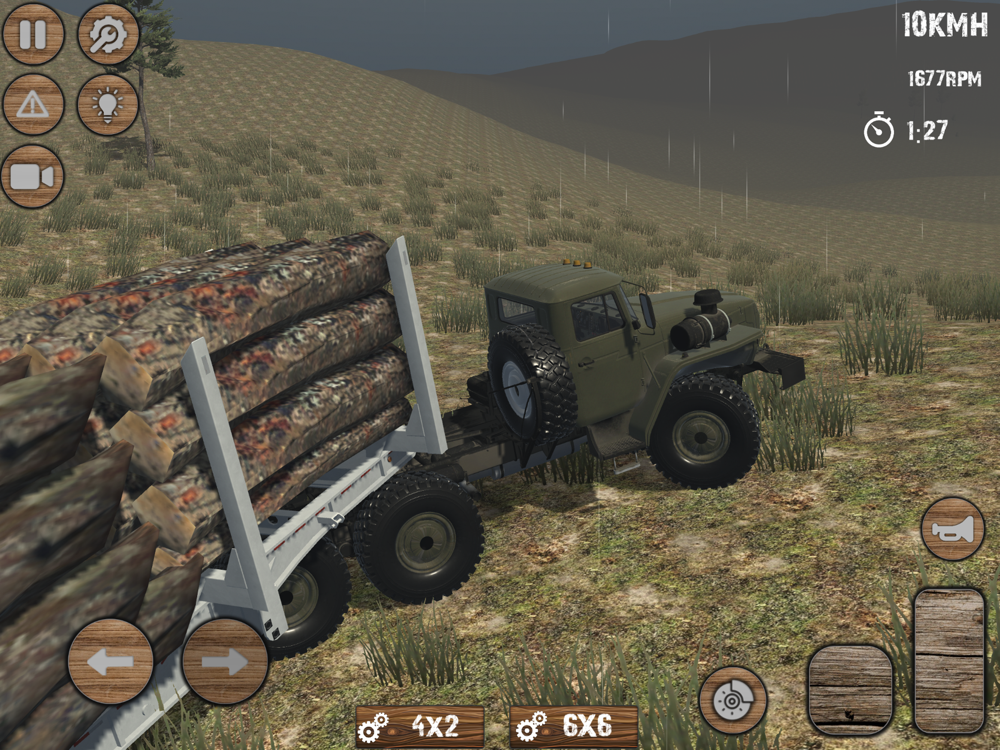Viewport: 1000px width, 750px height.
Task: Tap the wide wooden brake pedal
Action: point(850,690)
